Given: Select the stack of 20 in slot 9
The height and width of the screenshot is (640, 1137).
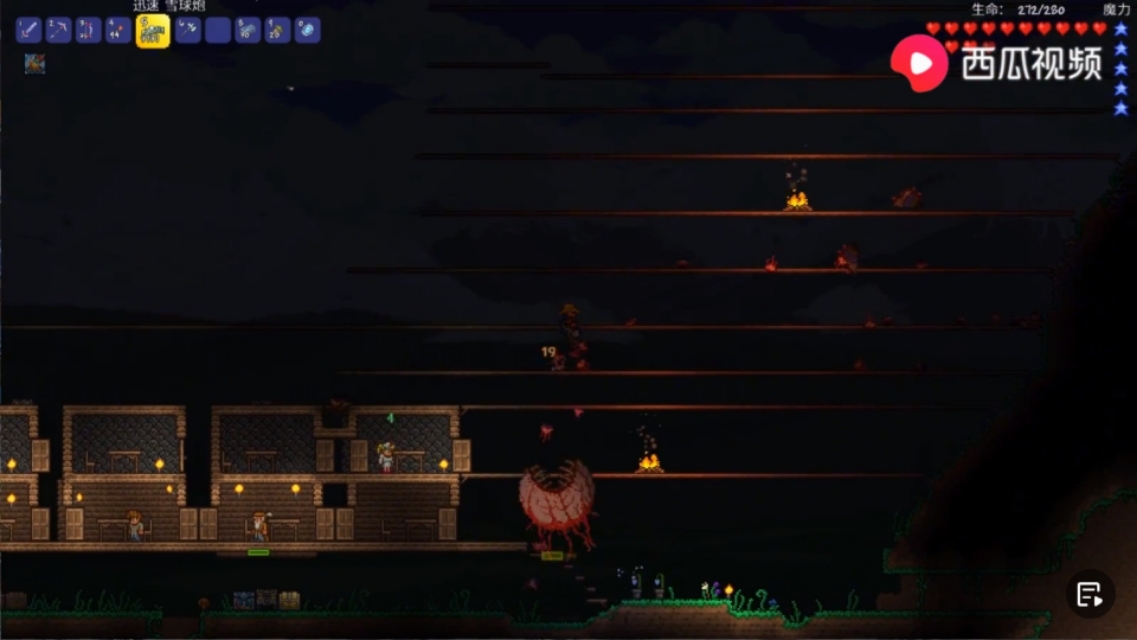Looking at the screenshot, I should pos(278,30).
